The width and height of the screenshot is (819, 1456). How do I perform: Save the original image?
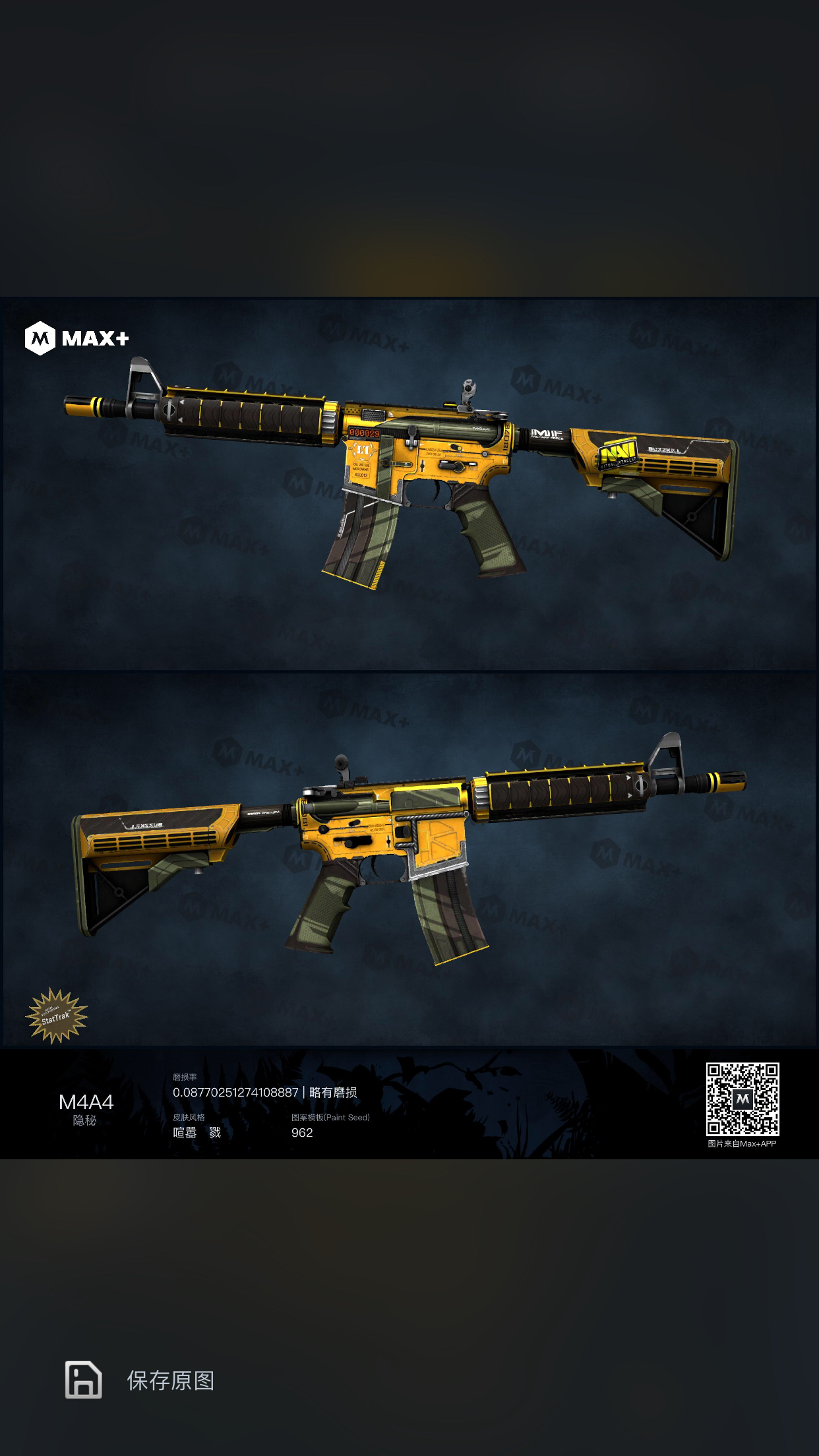coord(140,1380)
